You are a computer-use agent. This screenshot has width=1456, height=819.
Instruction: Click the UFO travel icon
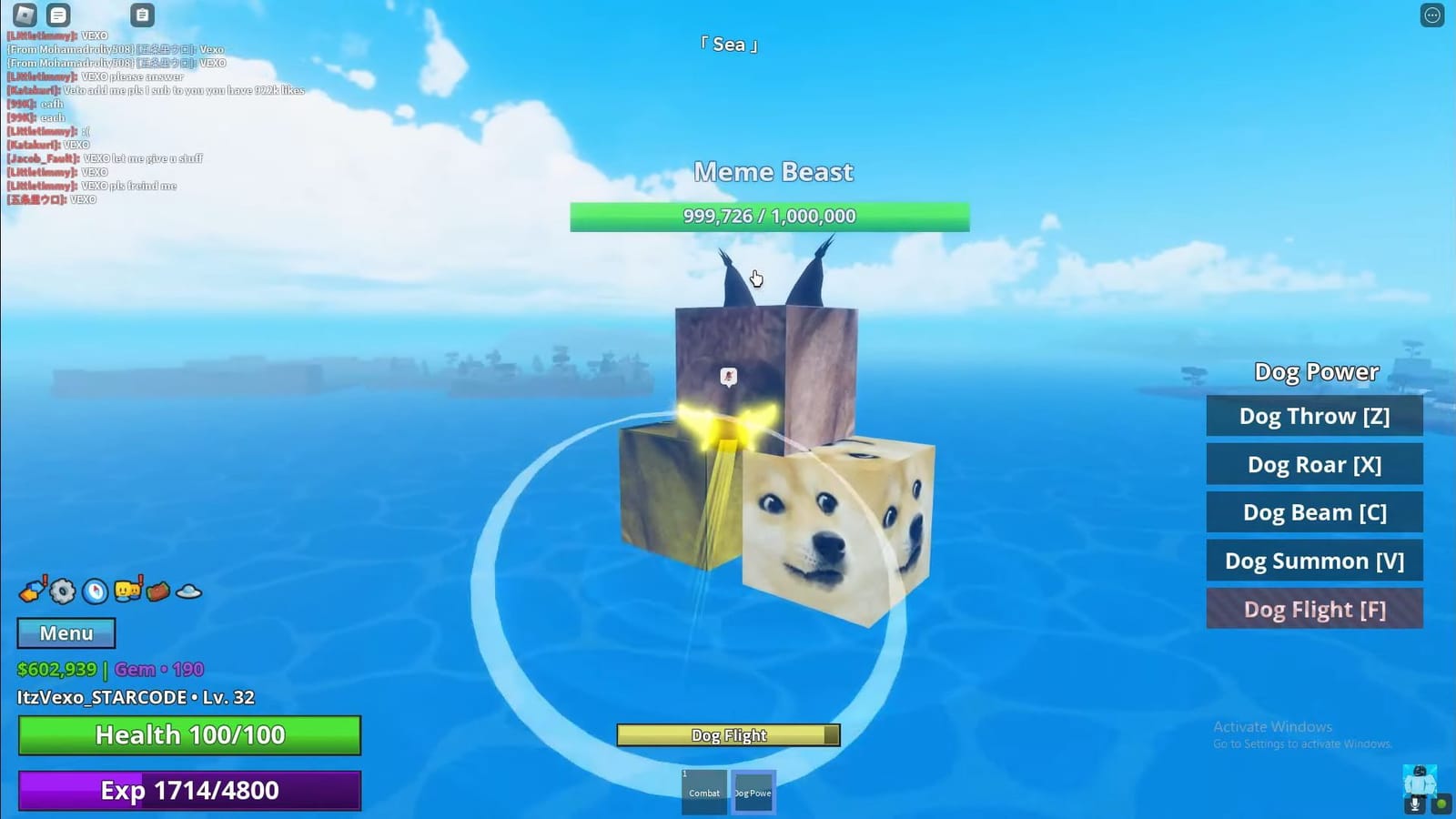point(188,590)
